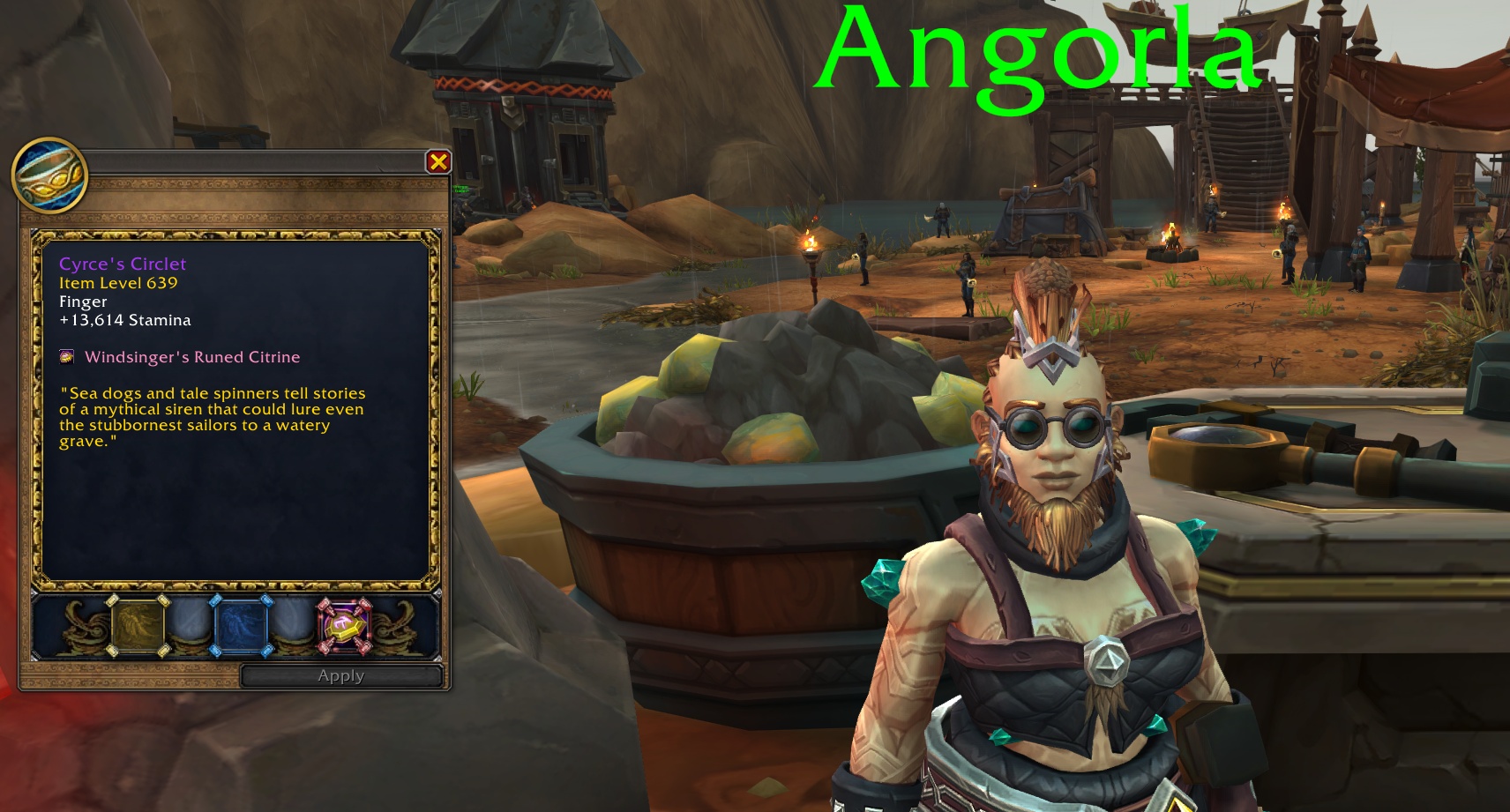The height and width of the screenshot is (812, 1510).
Task: Click the Windsinger's Runed Citrine text link
Action: click(x=192, y=356)
